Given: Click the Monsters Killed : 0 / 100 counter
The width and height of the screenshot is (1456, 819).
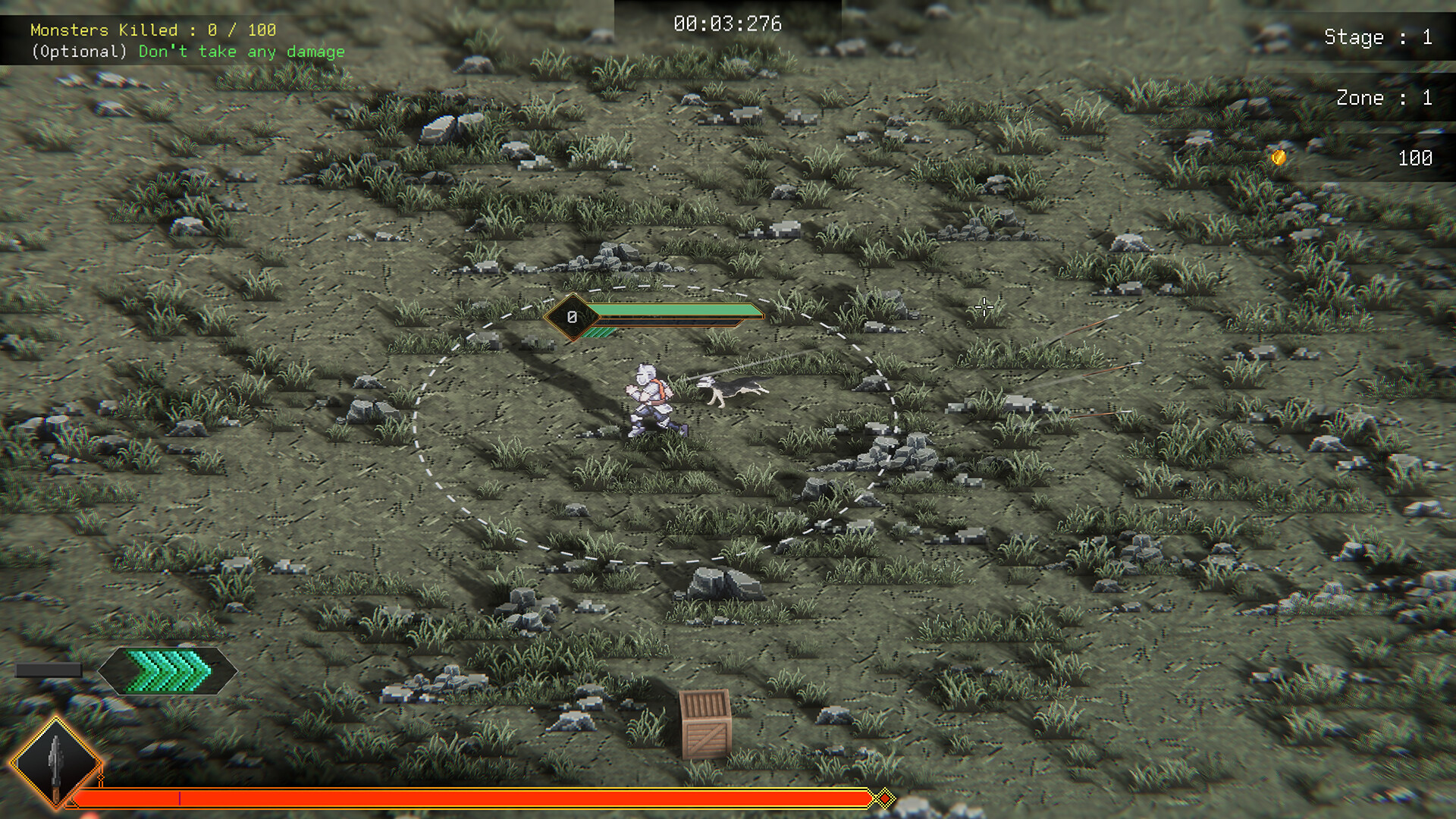Looking at the screenshot, I should coord(152,30).
